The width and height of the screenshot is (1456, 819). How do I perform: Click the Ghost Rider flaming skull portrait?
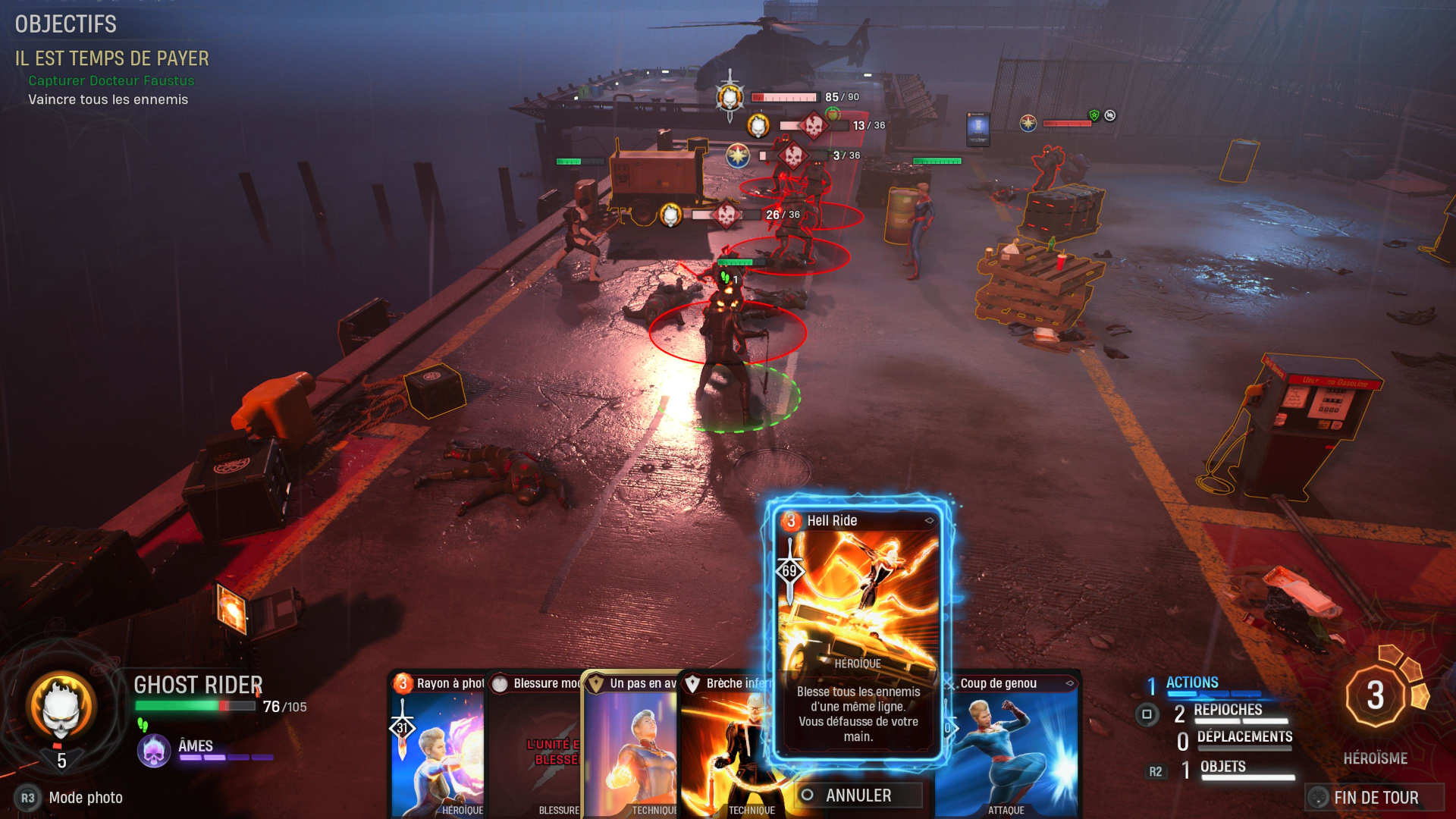coord(61,707)
